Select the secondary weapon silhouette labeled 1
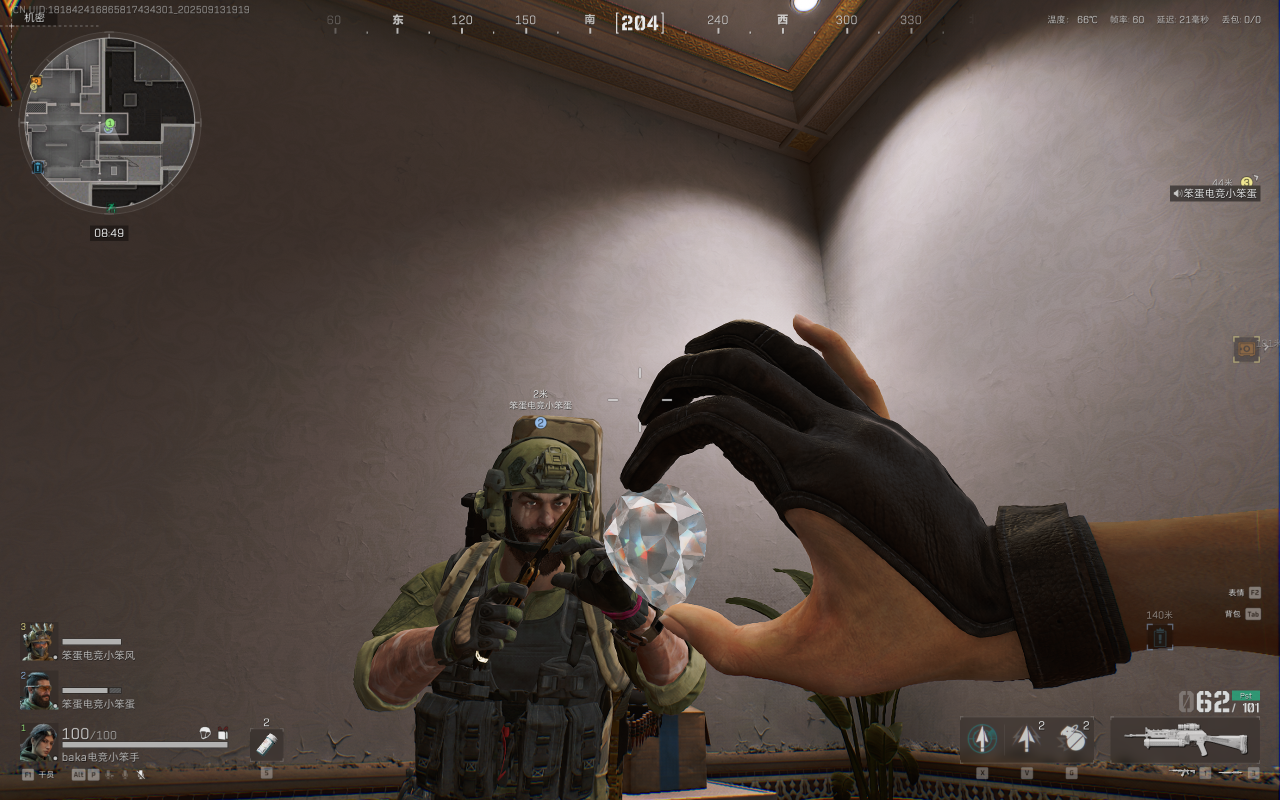The height and width of the screenshot is (800, 1280). 1184,772
